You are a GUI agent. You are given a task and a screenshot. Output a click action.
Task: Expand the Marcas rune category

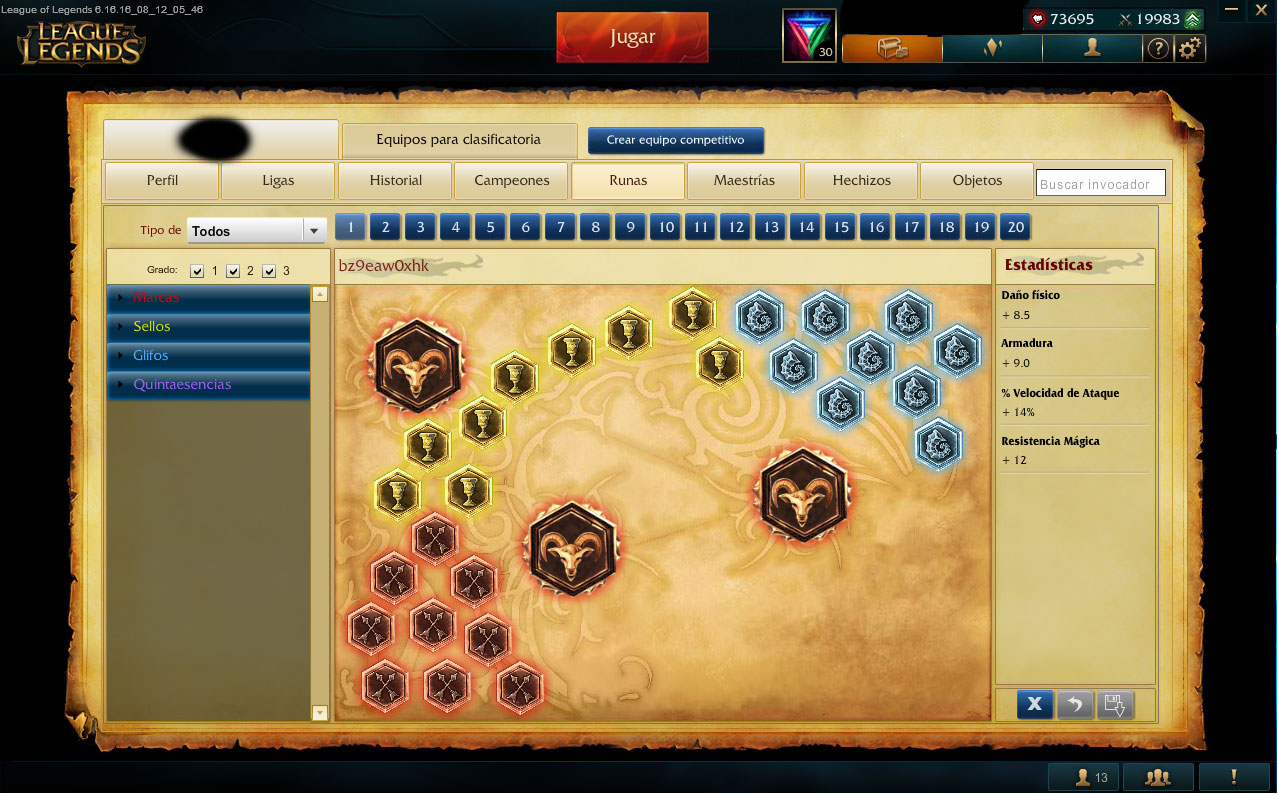tap(155, 298)
